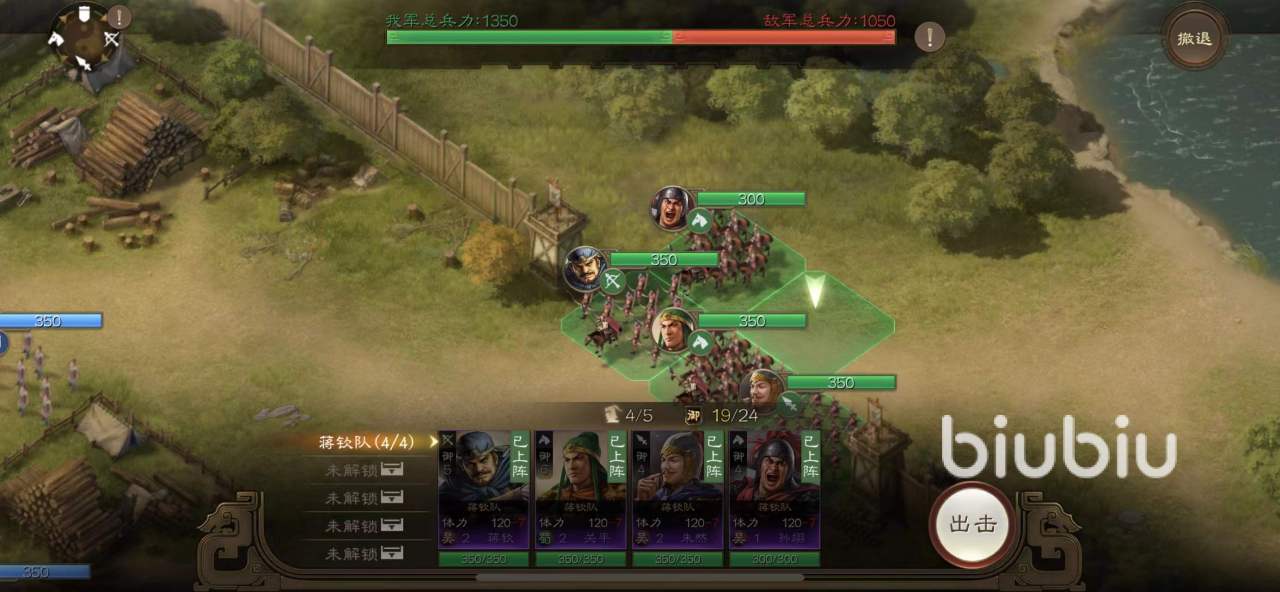The height and width of the screenshot is (592, 1280).
Task: Launch the attack with the 出击 button
Action: [x=974, y=524]
